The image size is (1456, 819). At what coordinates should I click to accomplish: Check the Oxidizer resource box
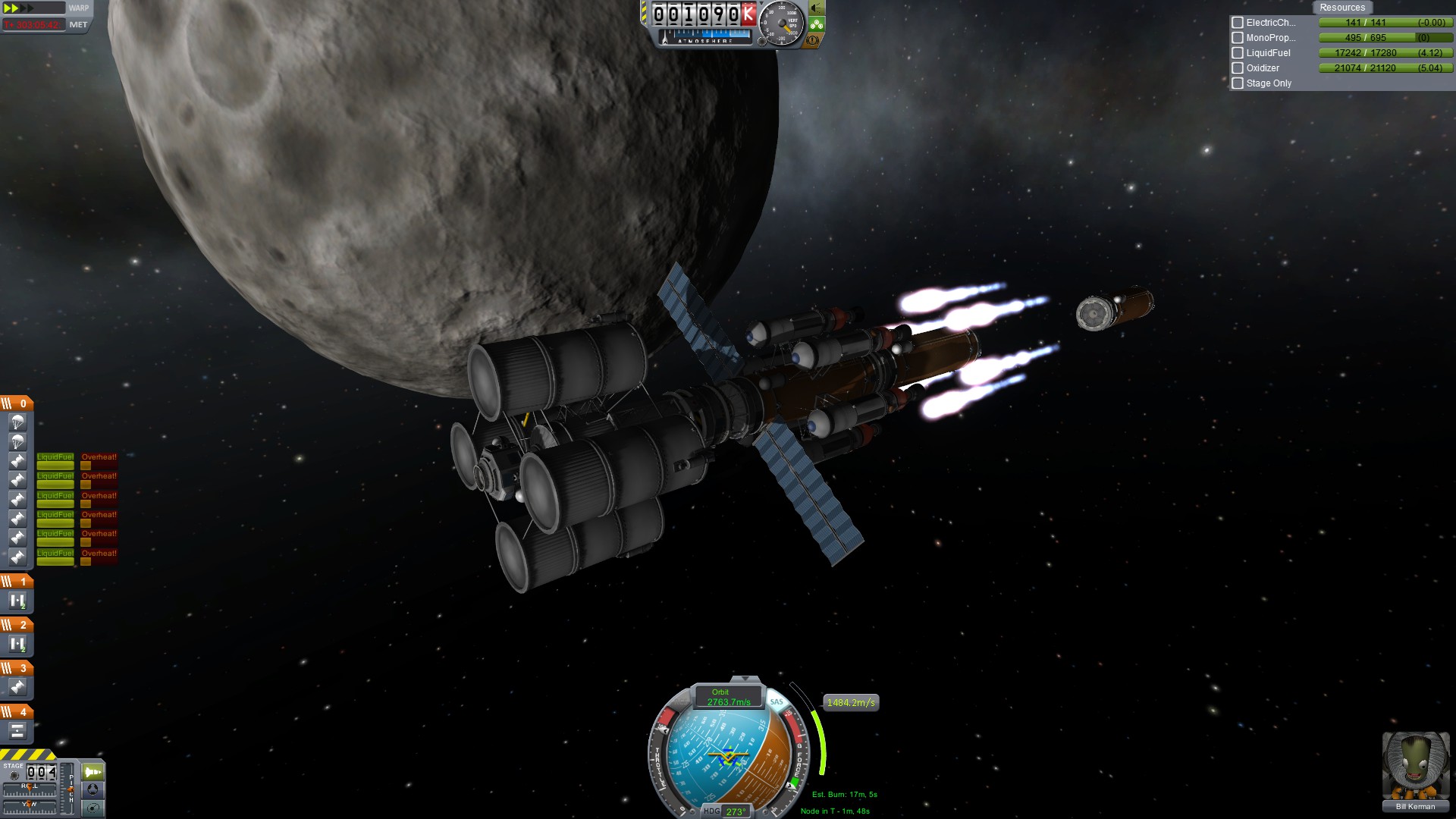(1238, 68)
